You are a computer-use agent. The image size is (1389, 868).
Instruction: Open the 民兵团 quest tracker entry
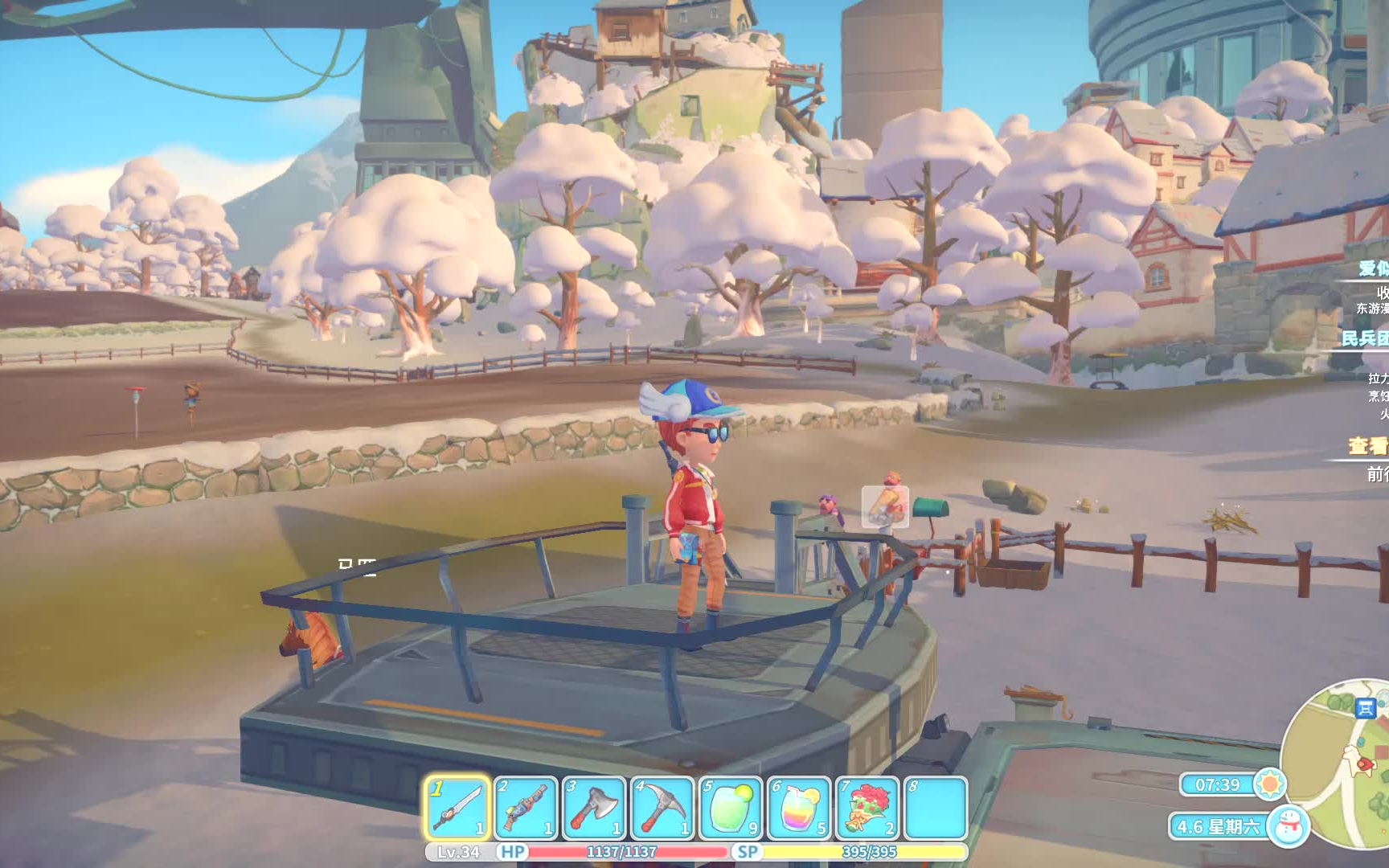(1366, 338)
